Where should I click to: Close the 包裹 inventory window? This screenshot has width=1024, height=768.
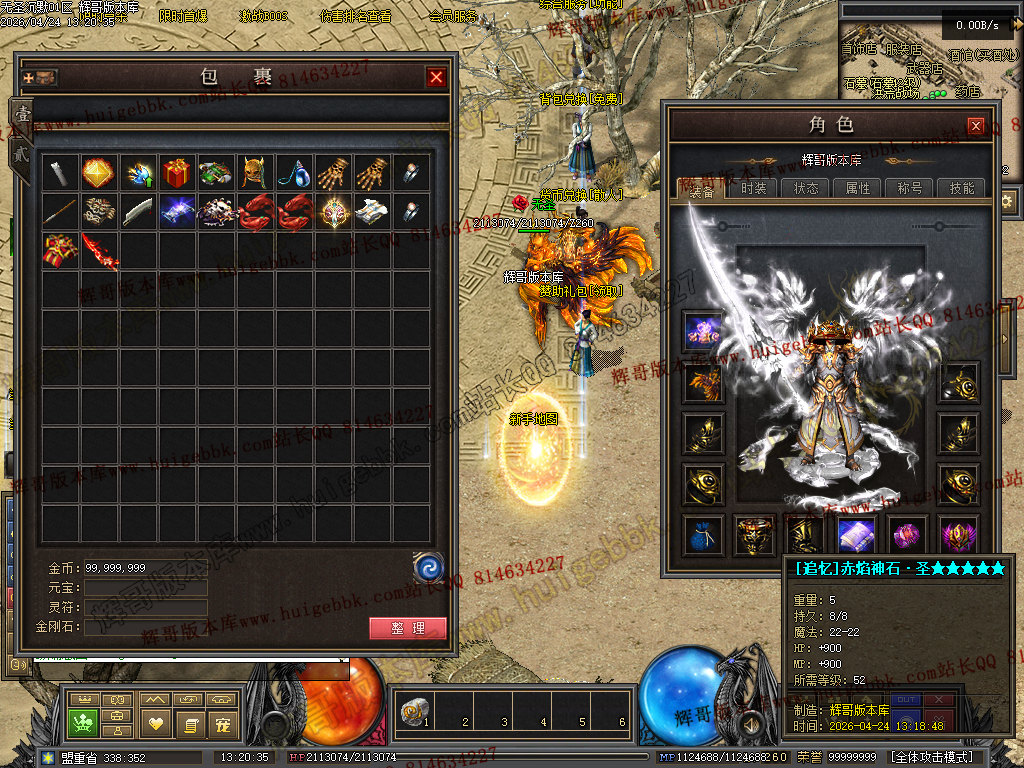click(436, 77)
